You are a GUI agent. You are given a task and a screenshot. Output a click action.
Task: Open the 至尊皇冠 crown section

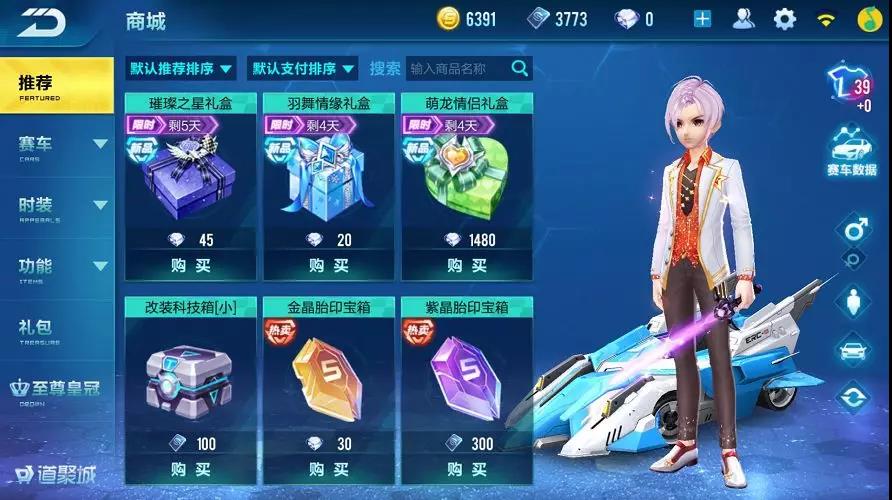(56, 390)
